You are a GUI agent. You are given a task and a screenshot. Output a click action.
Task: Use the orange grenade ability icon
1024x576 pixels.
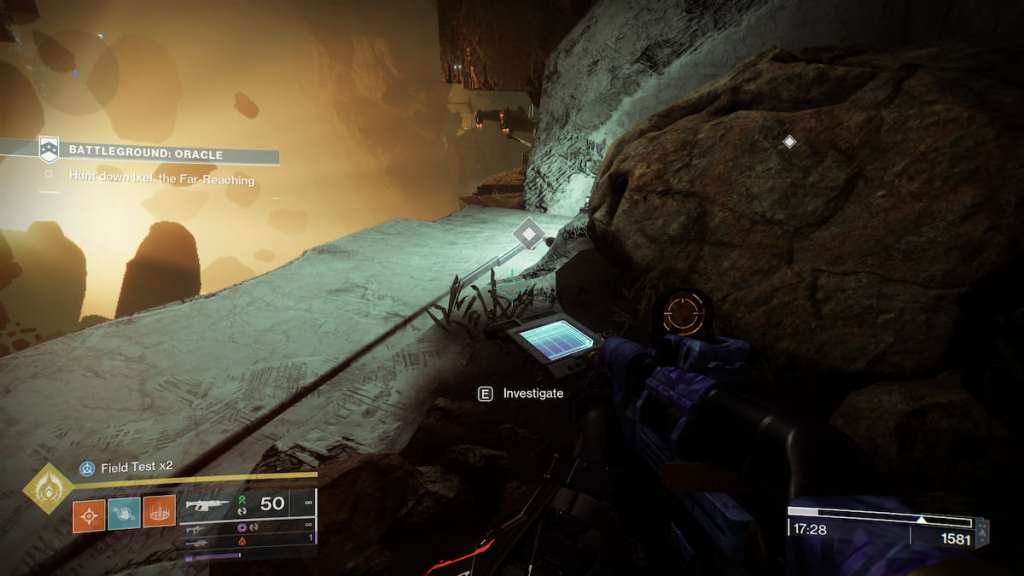click(x=89, y=515)
